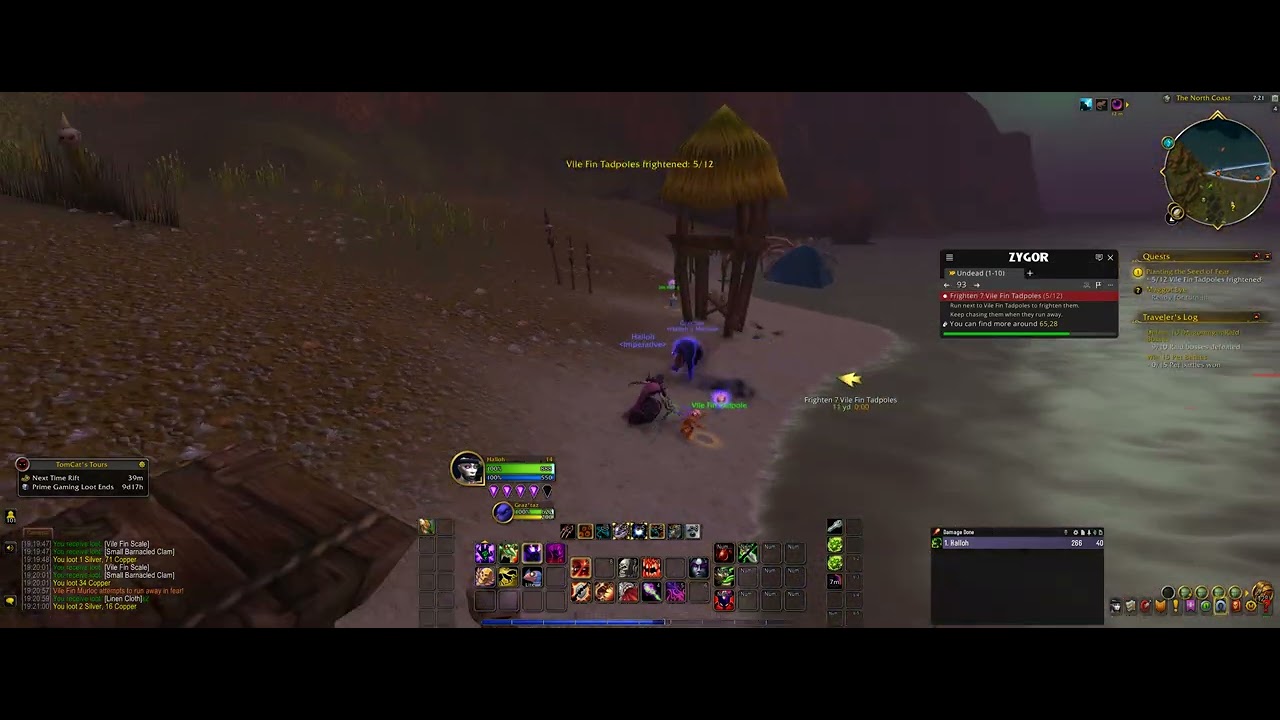
Task: Open TomCat's Tours settings gear
Action: click(142, 464)
